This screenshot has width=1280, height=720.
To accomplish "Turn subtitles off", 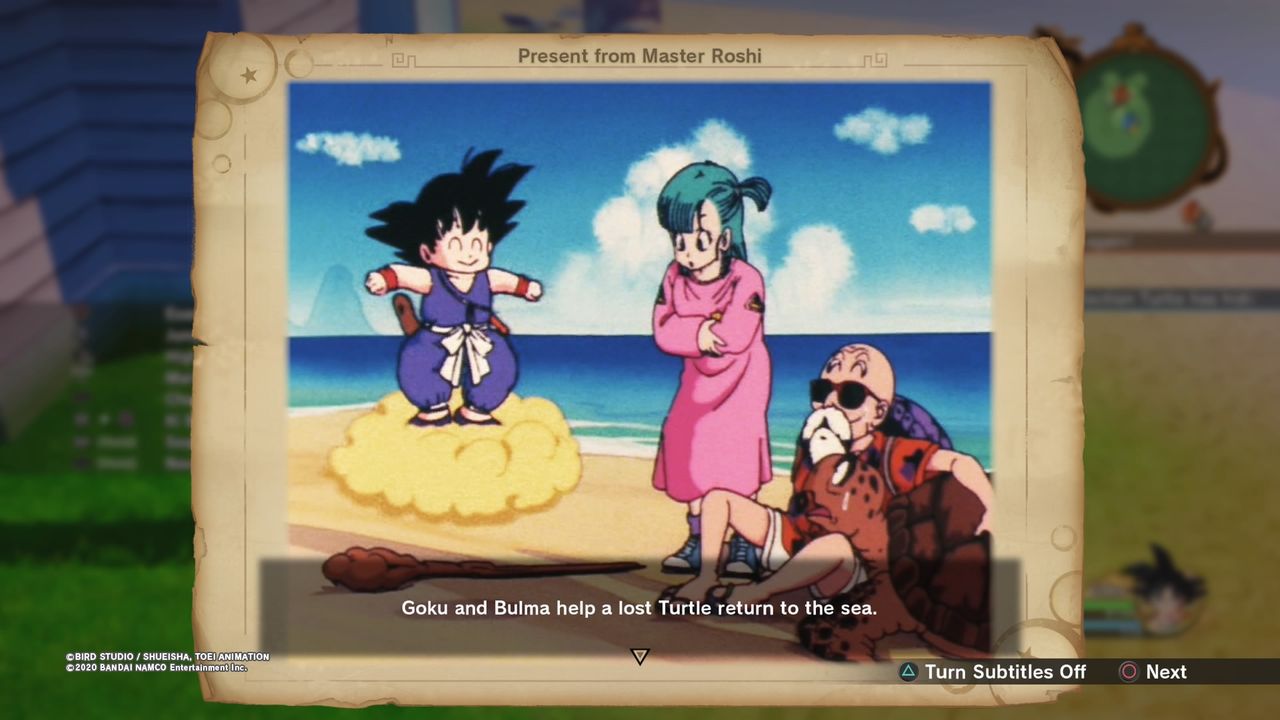I will tap(993, 672).
